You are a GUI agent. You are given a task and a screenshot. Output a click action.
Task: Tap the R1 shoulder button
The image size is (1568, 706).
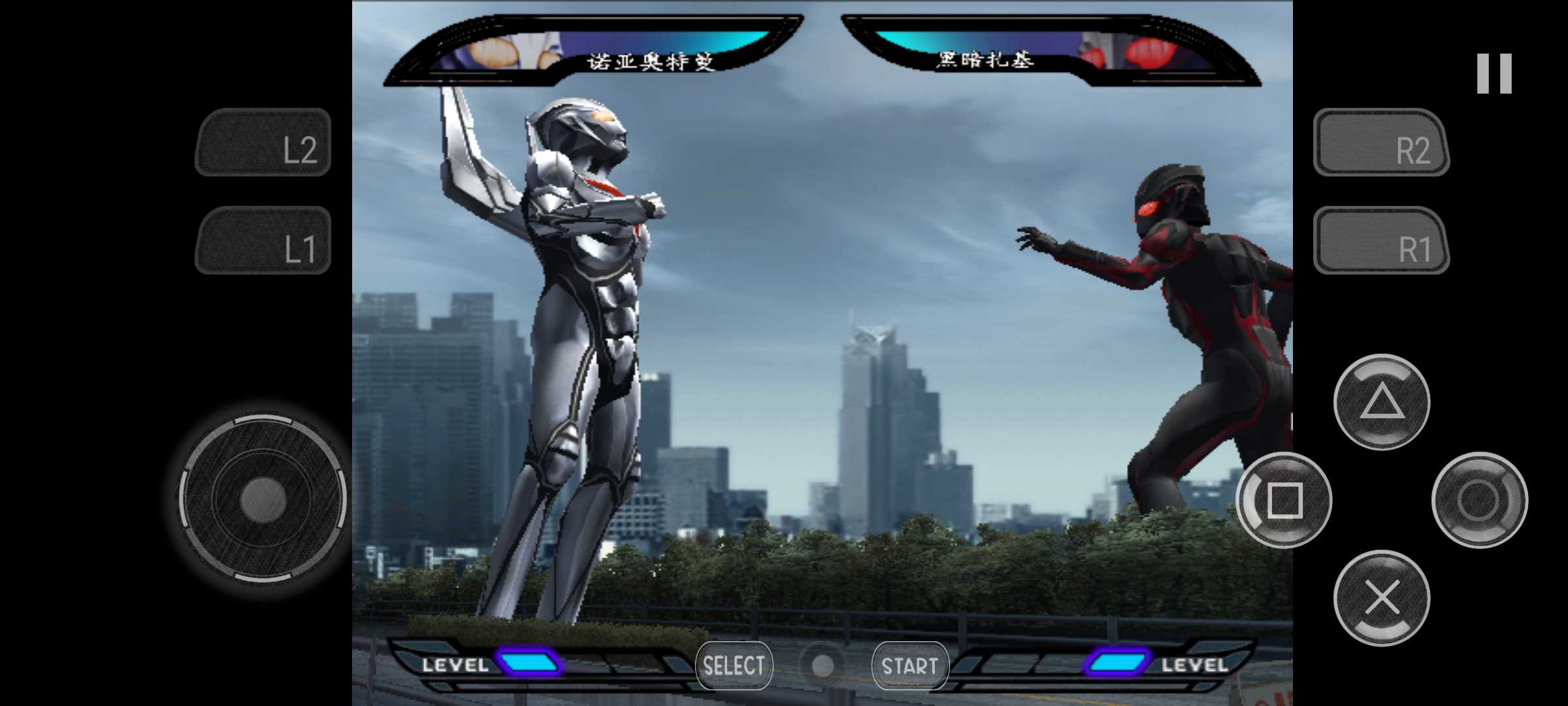click(x=1381, y=241)
